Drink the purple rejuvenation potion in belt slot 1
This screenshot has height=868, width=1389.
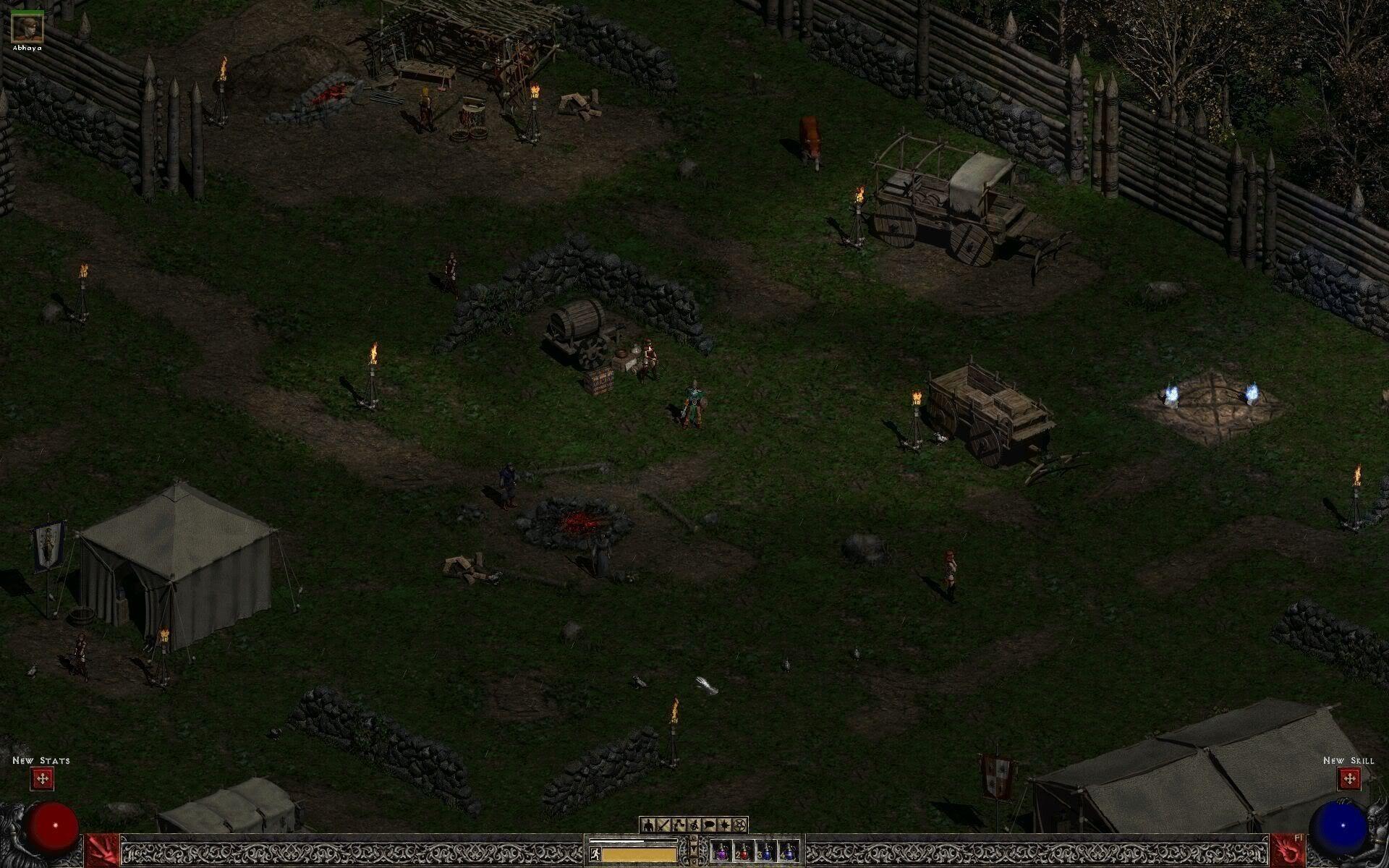(721, 854)
